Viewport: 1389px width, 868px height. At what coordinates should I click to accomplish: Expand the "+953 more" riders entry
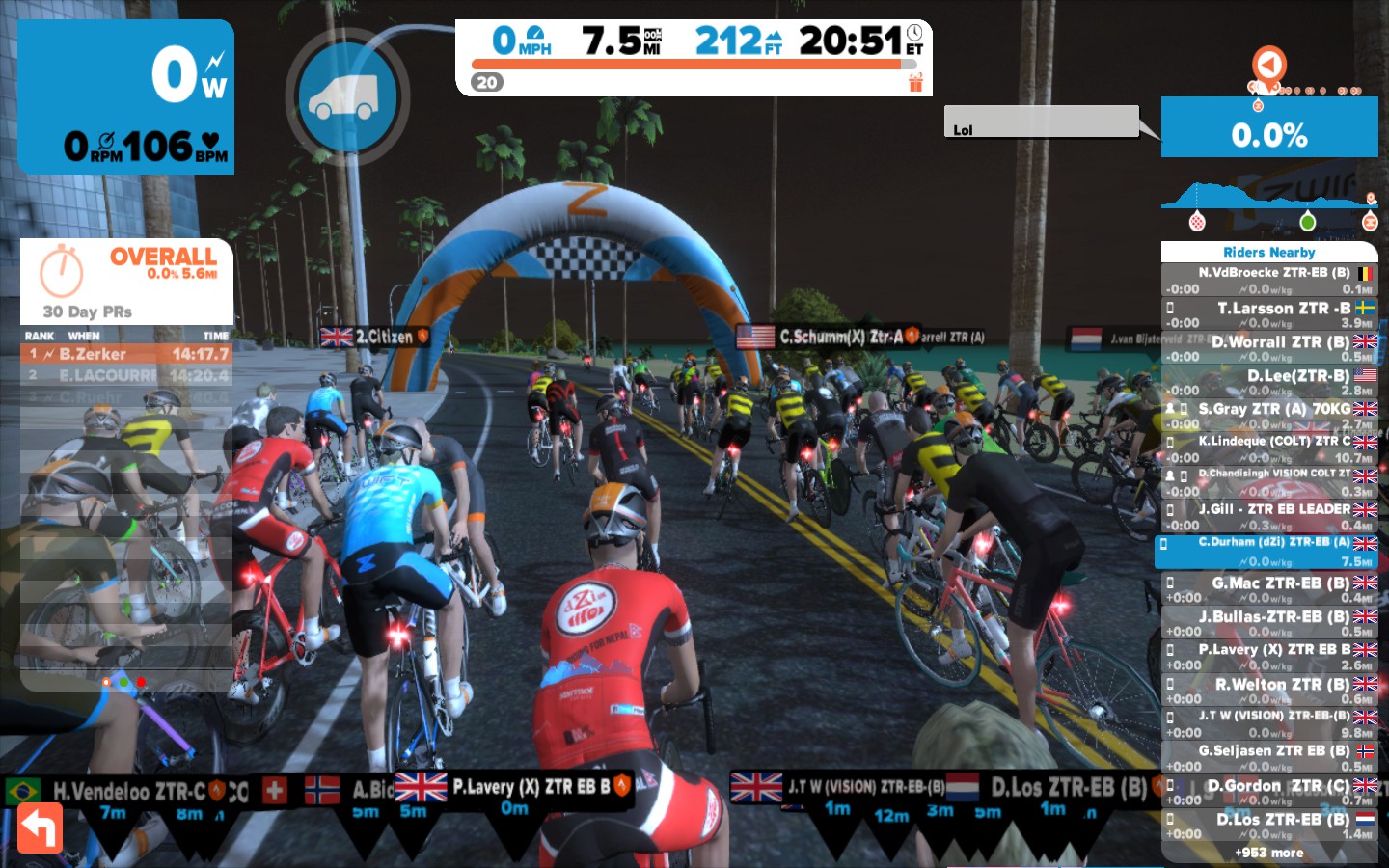[1269, 853]
